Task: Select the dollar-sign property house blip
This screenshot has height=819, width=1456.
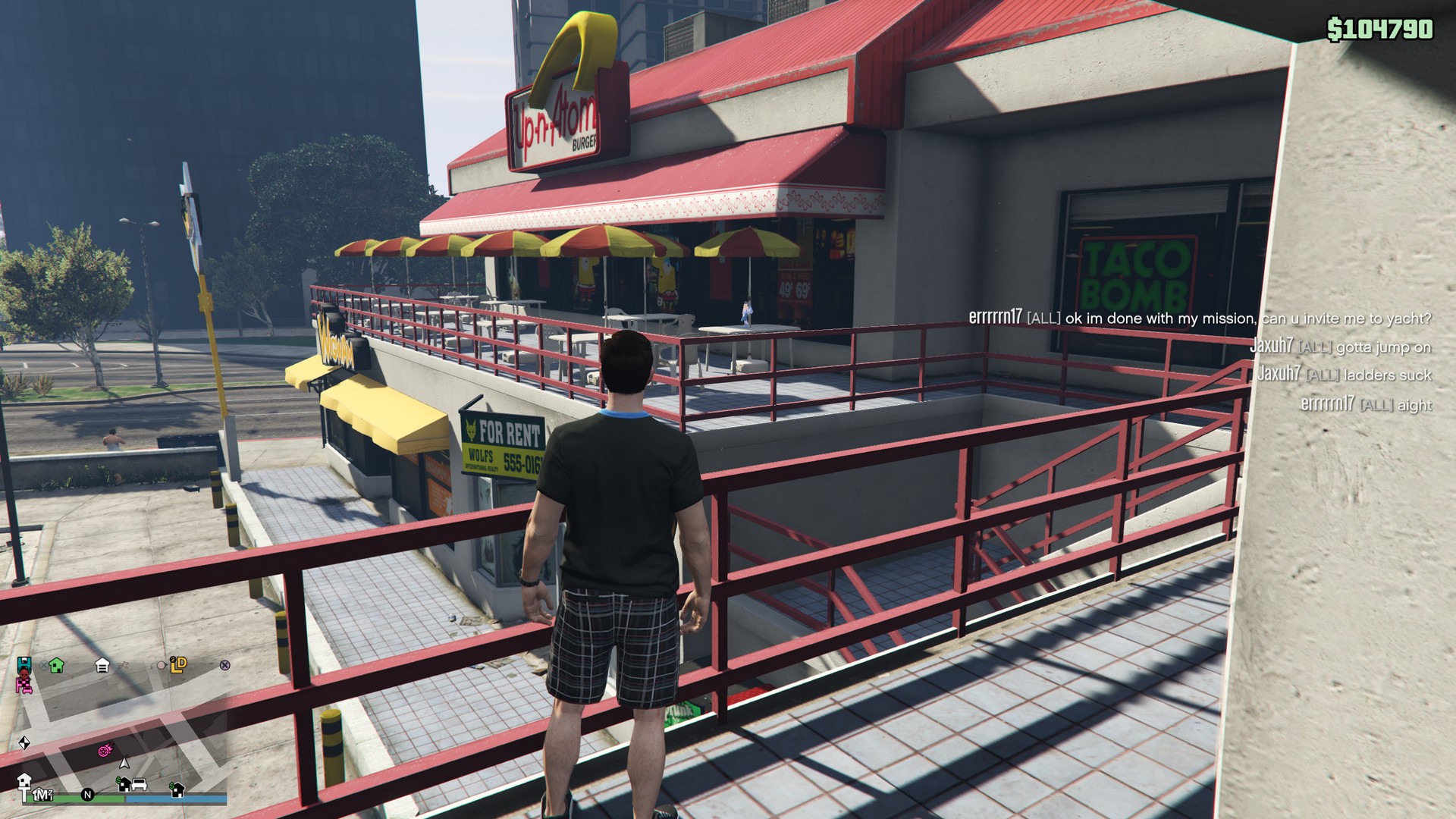Action: point(124,783)
